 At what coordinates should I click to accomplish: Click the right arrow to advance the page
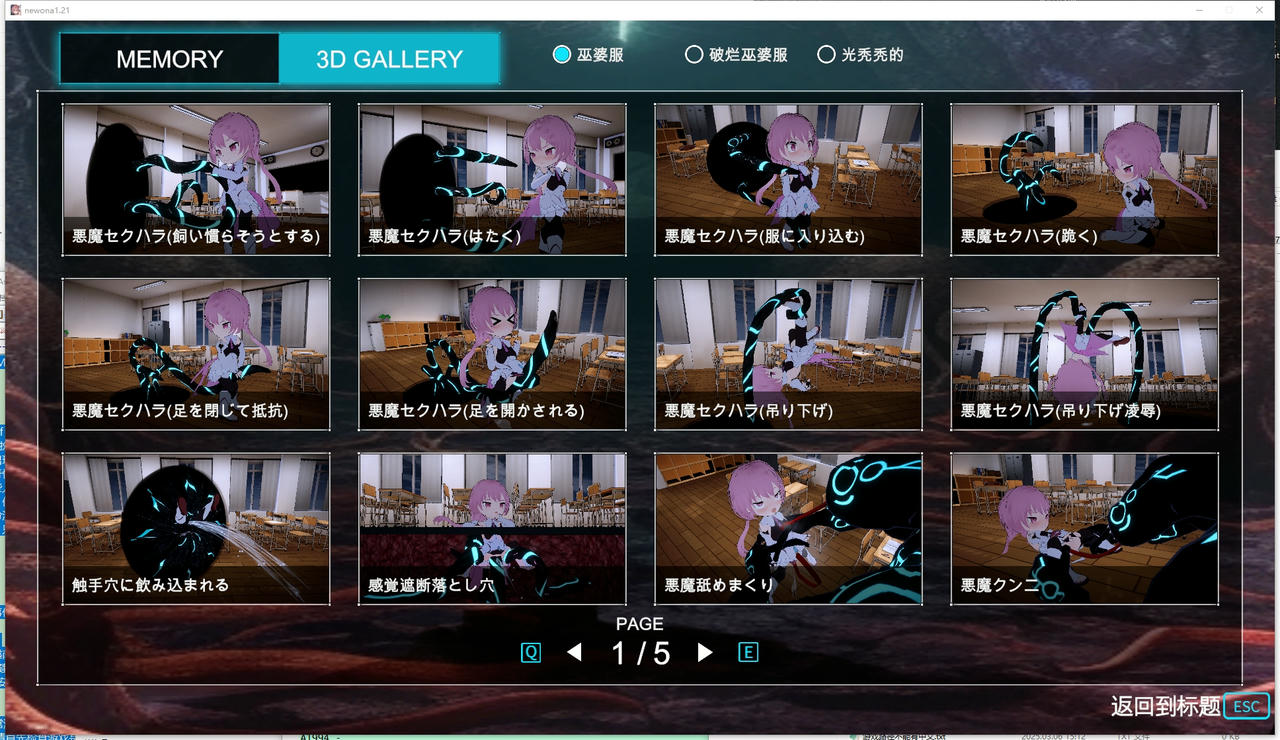click(x=704, y=650)
